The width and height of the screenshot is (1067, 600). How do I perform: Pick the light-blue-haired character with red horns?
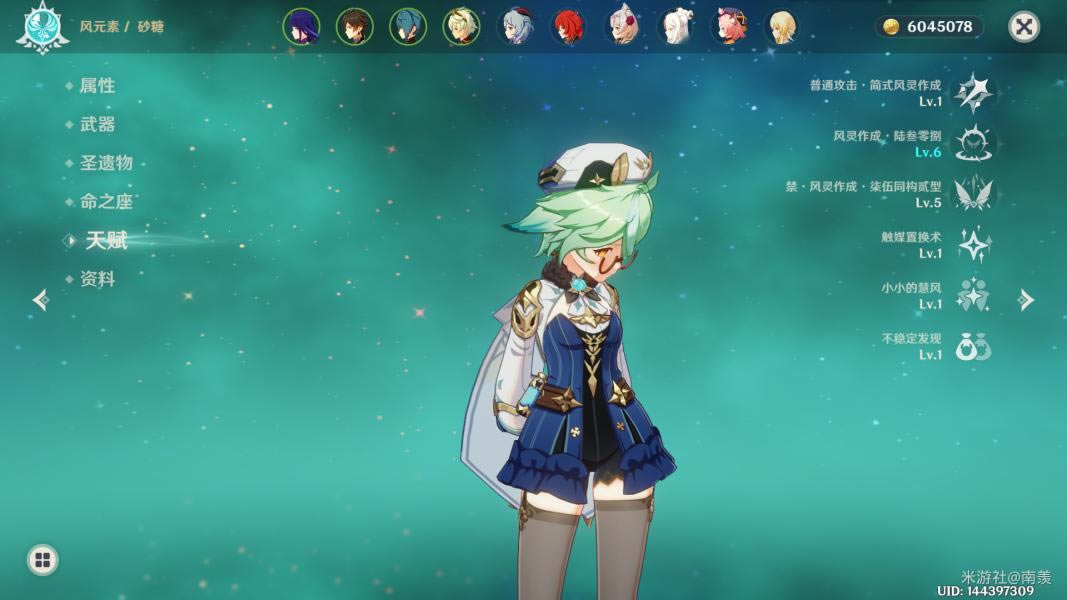pos(515,27)
